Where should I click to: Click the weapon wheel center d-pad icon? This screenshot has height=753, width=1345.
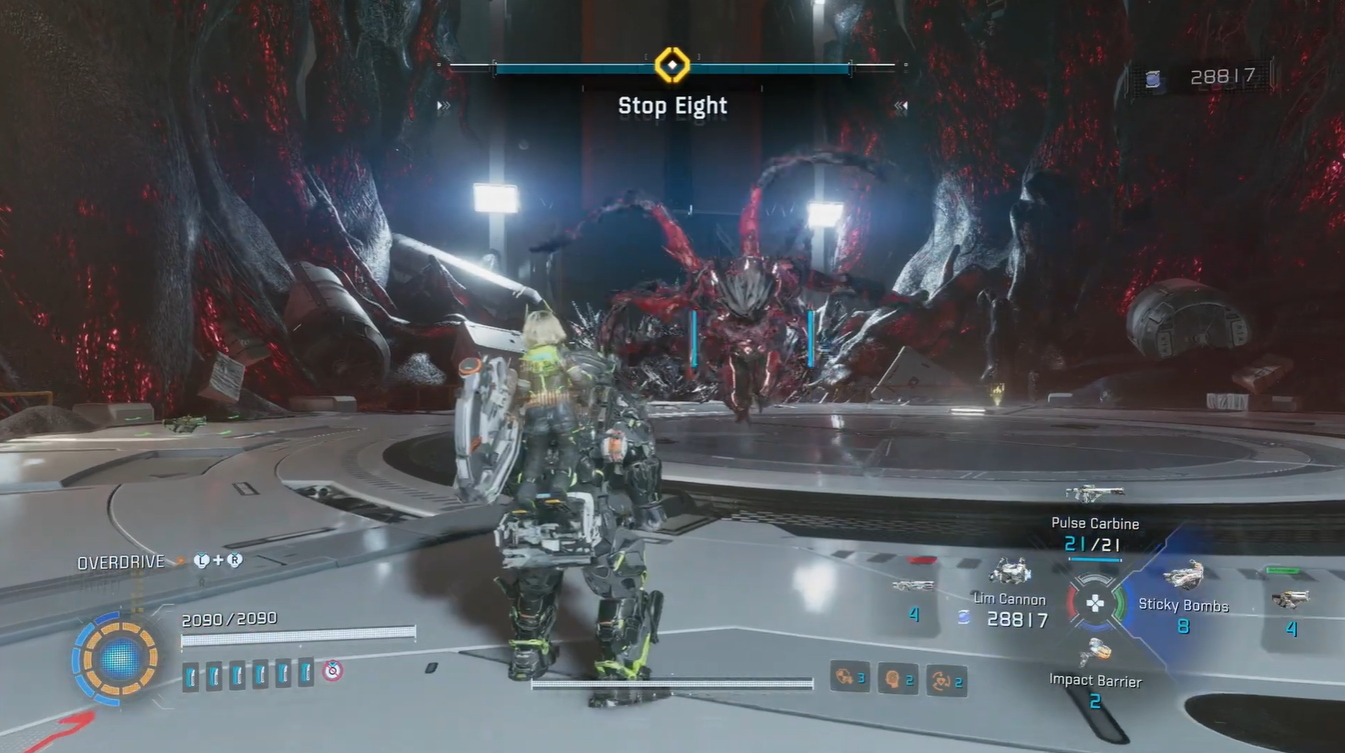pyautogui.click(x=1095, y=603)
